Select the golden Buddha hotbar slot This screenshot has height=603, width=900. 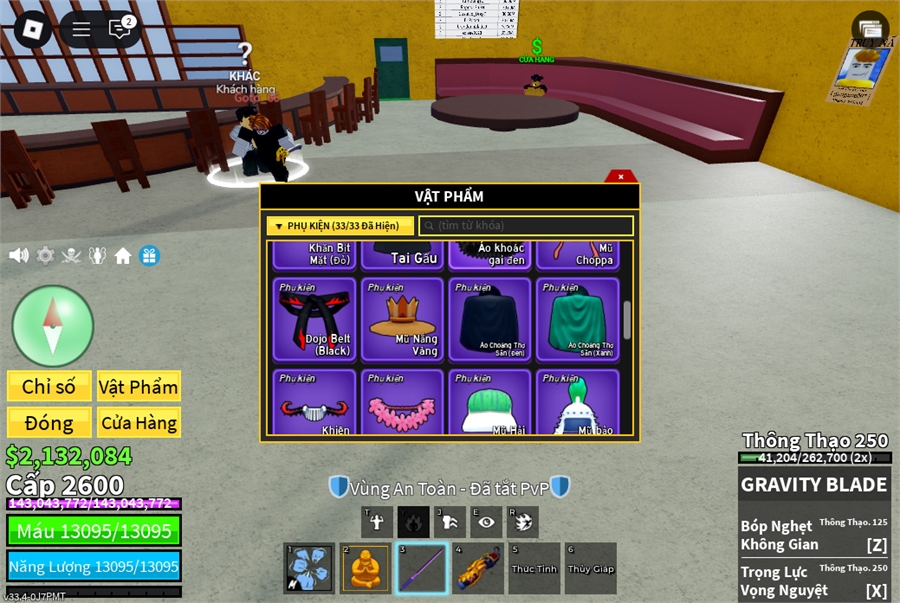click(365, 568)
